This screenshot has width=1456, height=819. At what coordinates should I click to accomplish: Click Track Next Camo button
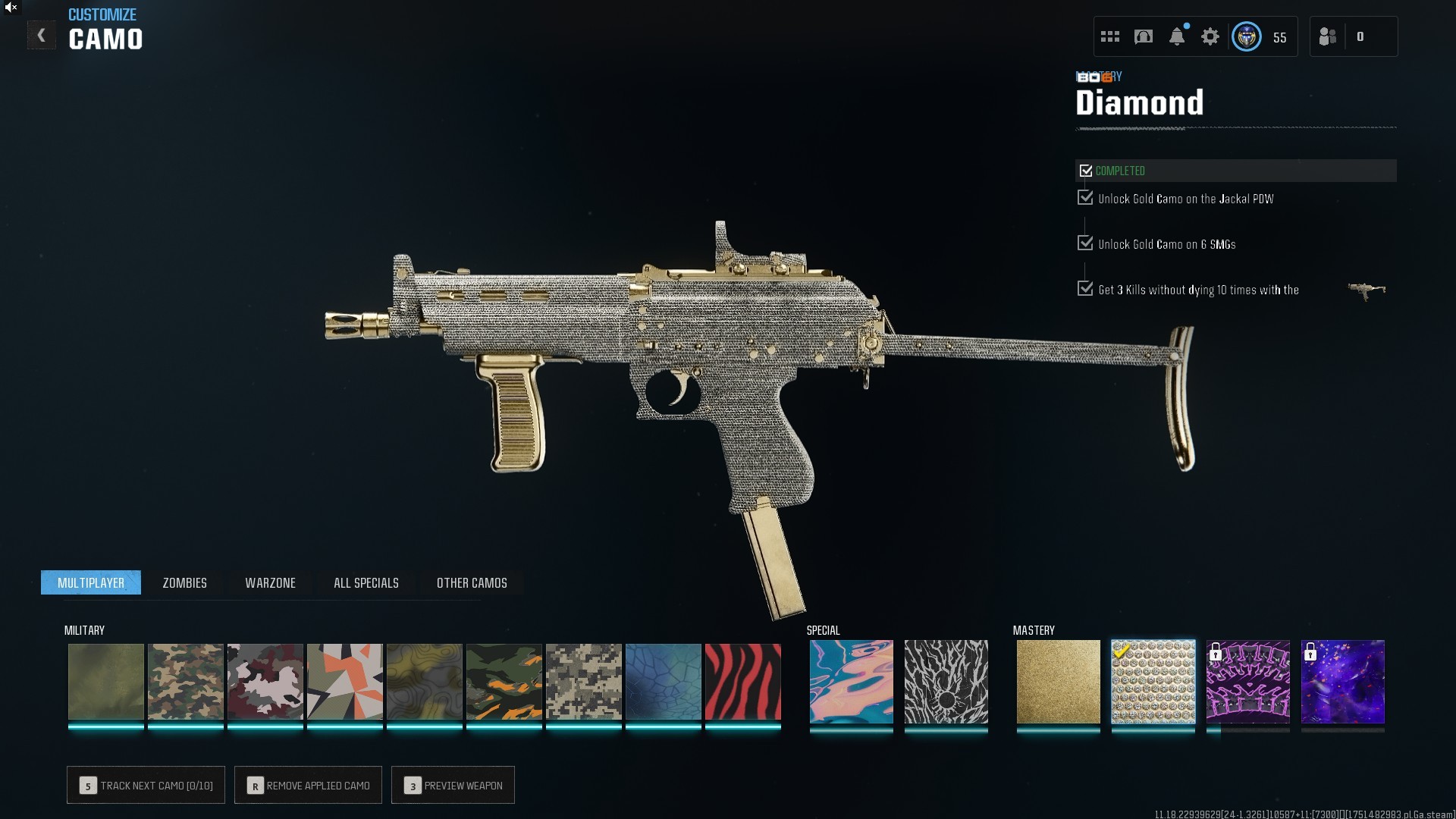[146, 785]
